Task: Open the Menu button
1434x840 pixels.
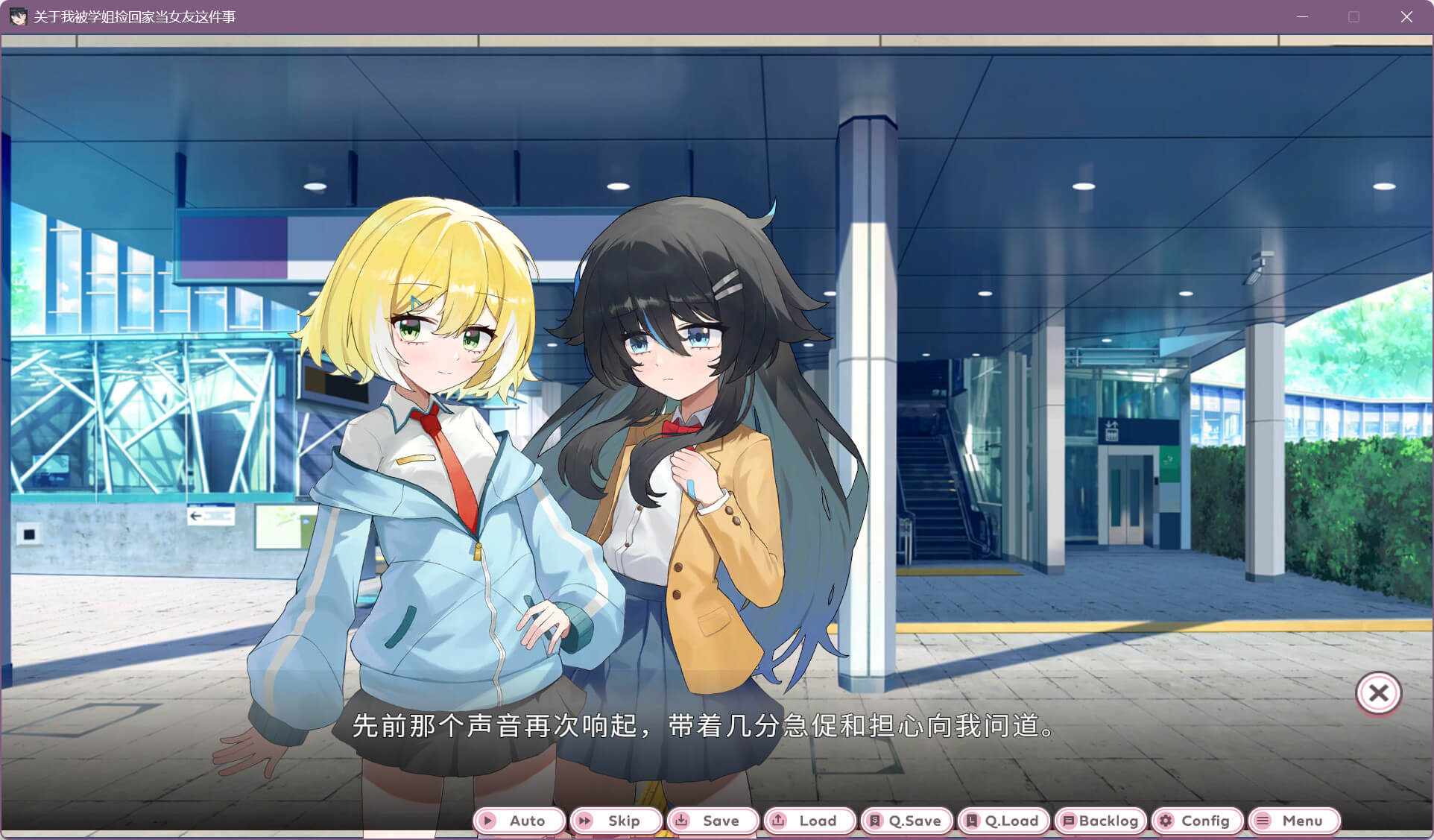Action: [1294, 821]
